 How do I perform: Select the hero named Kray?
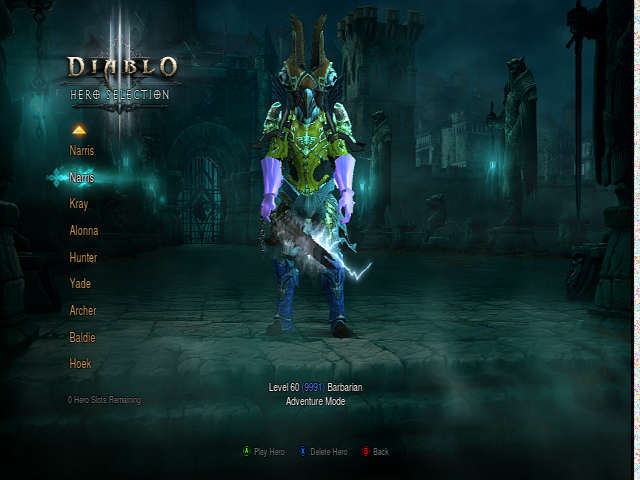(79, 204)
